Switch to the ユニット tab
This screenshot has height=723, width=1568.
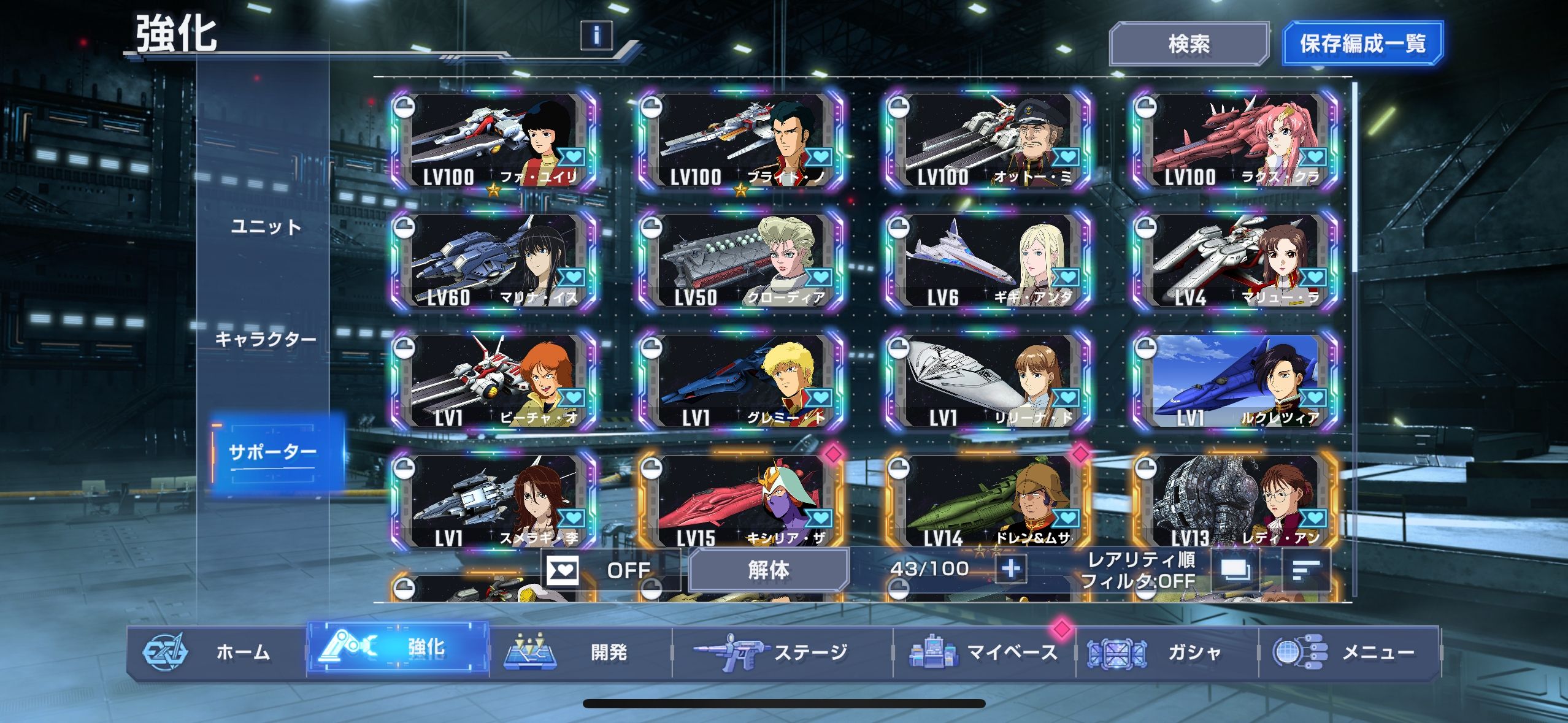[266, 228]
